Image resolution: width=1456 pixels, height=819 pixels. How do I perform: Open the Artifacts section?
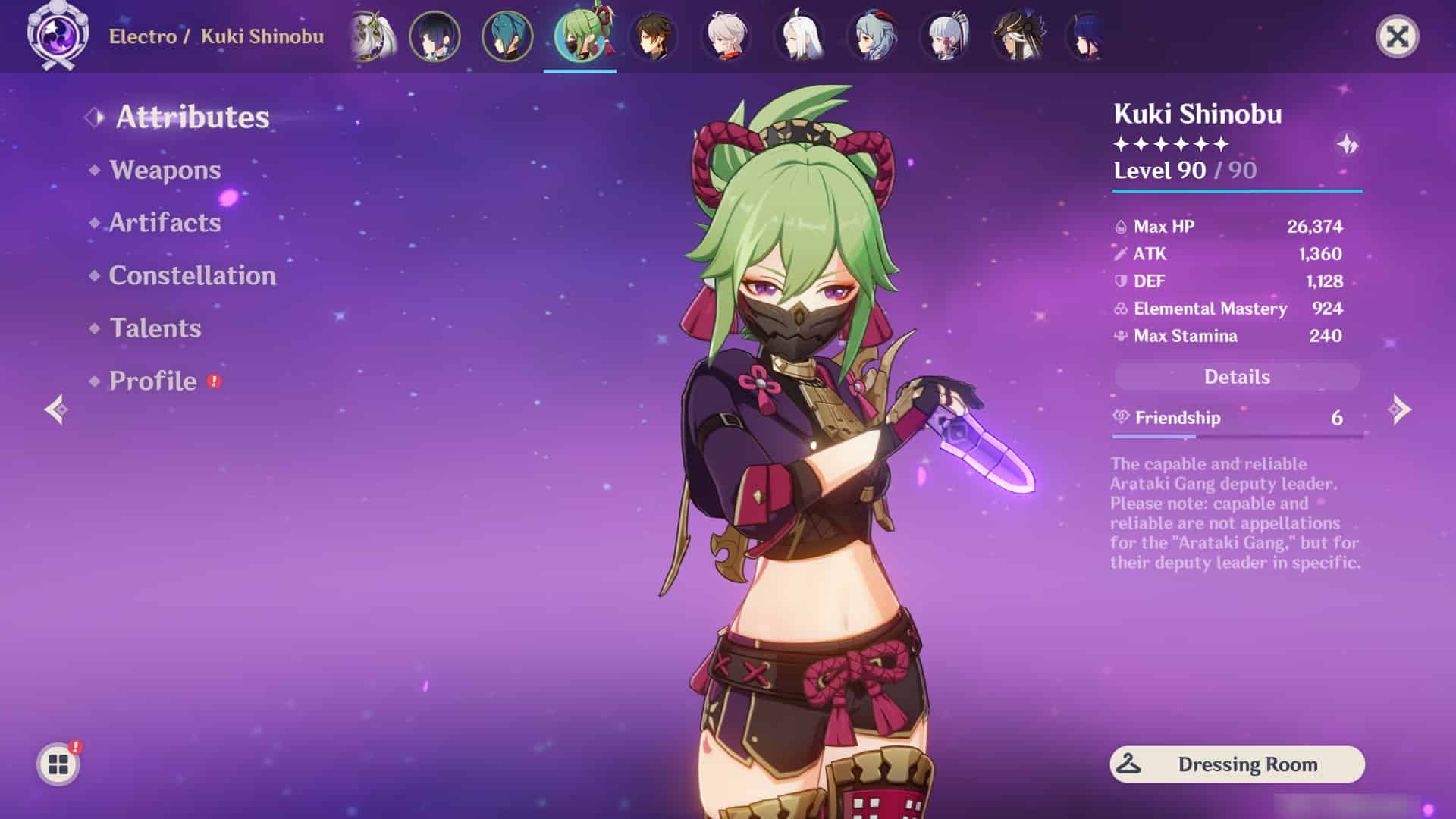(164, 223)
